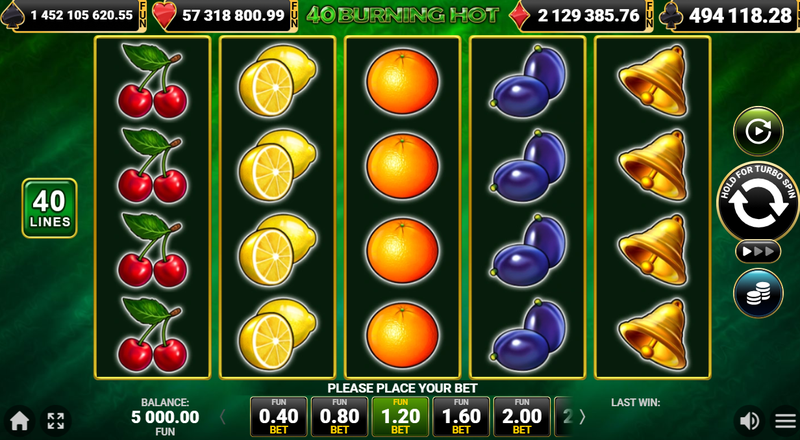The height and width of the screenshot is (440, 800).
Task: Click the 40 Lines button
Action: (x=49, y=208)
